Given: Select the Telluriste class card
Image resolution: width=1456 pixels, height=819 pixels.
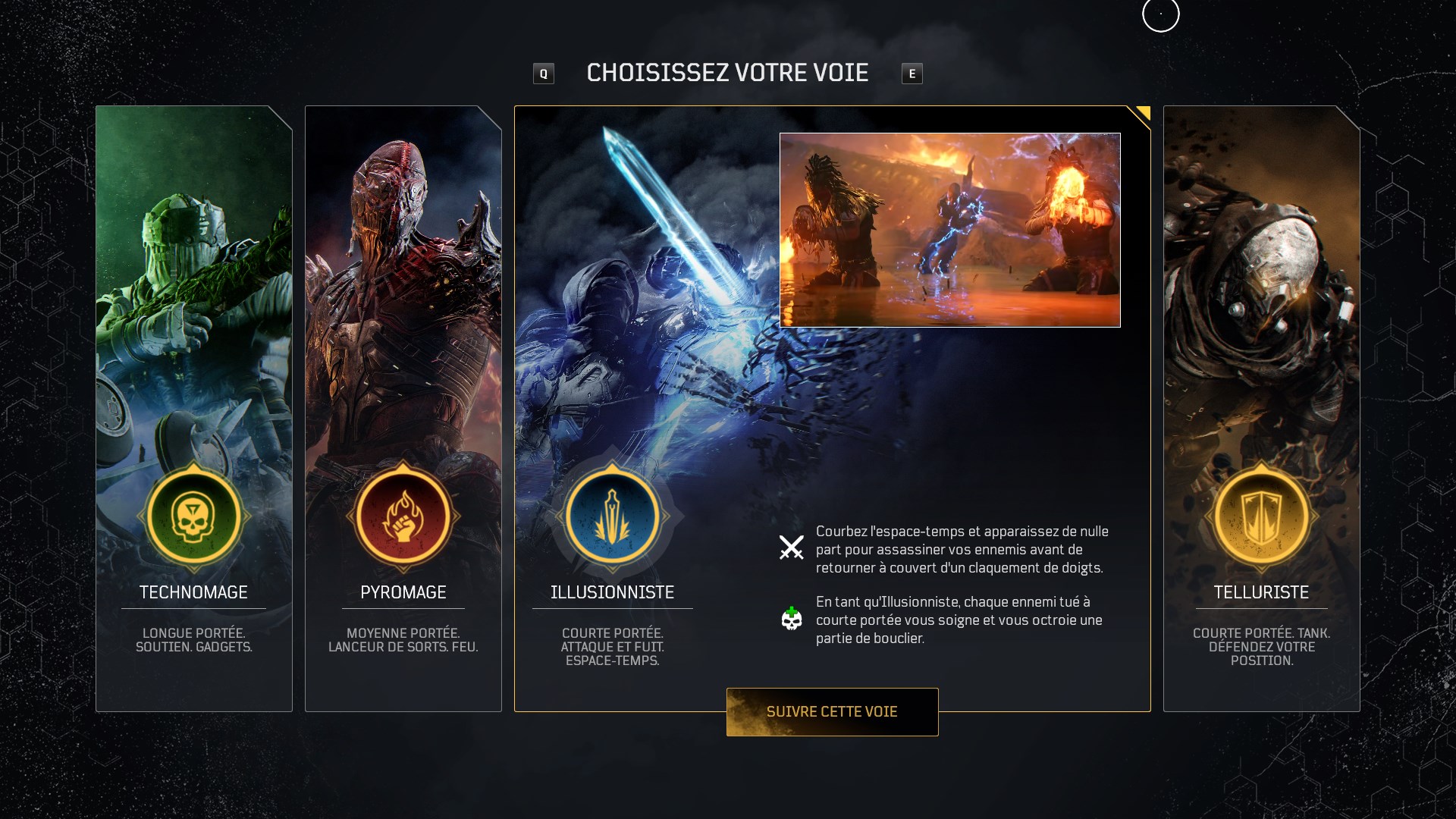Looking at the screenshot, I should click(1262, 303).
